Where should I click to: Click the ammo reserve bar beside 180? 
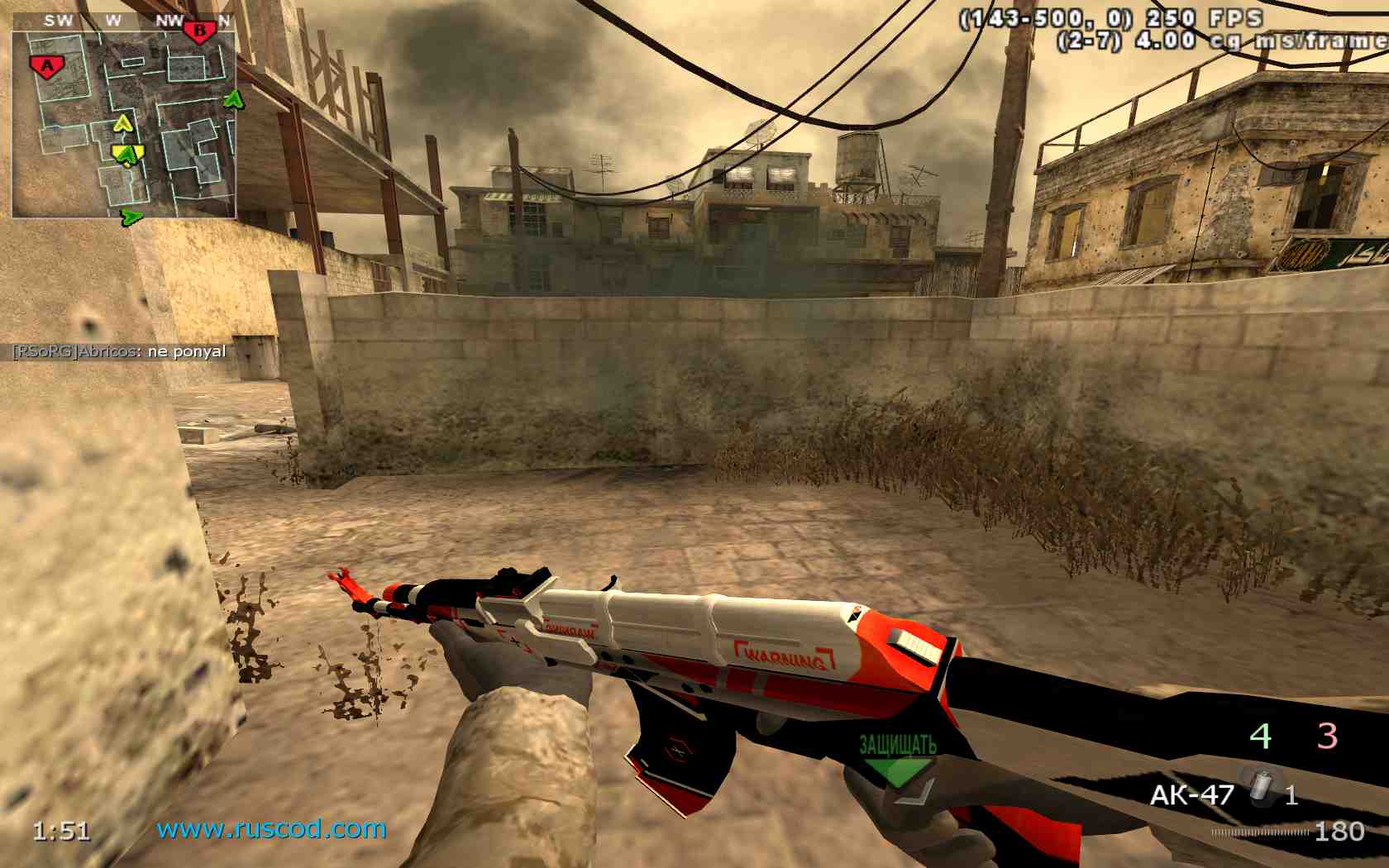click(x=1261, y=831)
